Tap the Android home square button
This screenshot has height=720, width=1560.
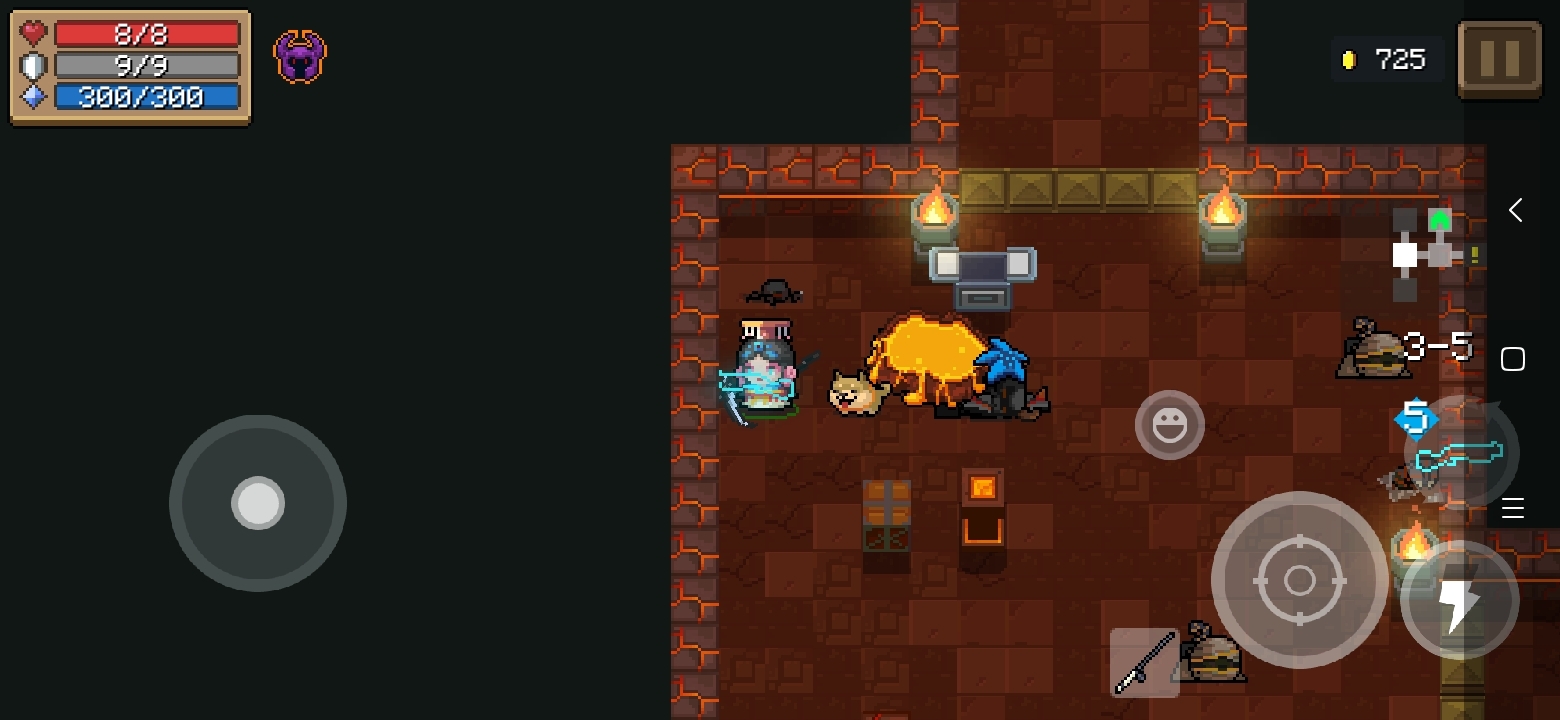(x=1513, y=359)
